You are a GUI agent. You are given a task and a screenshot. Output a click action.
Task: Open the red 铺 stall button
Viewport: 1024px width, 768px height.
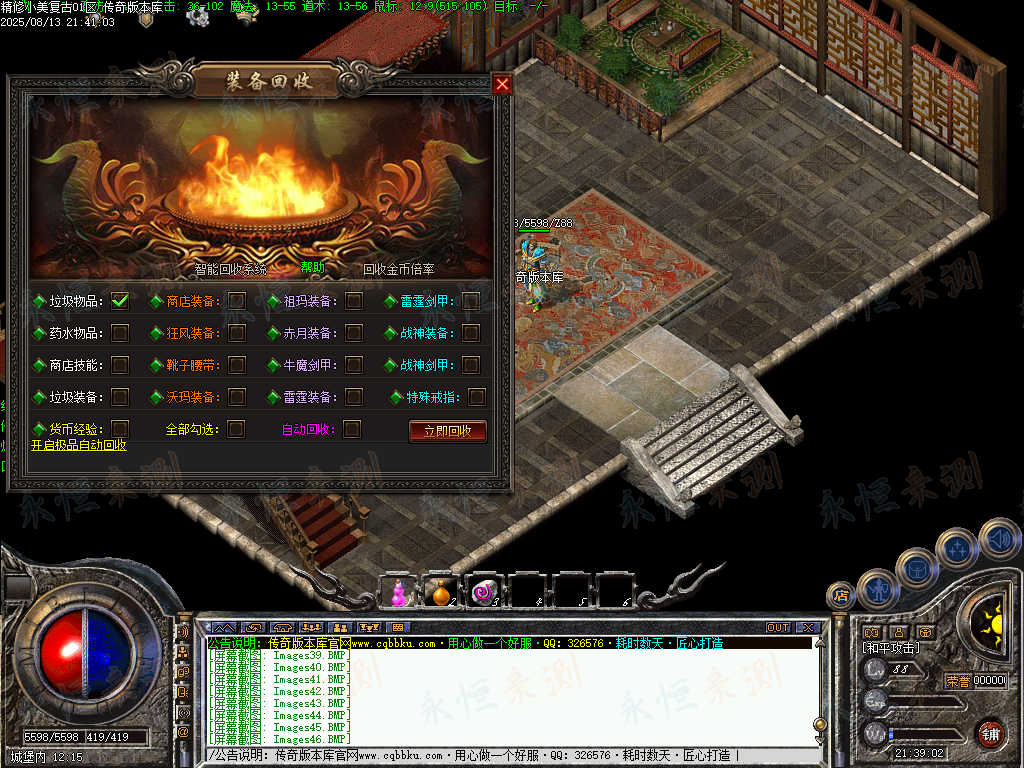990,734
